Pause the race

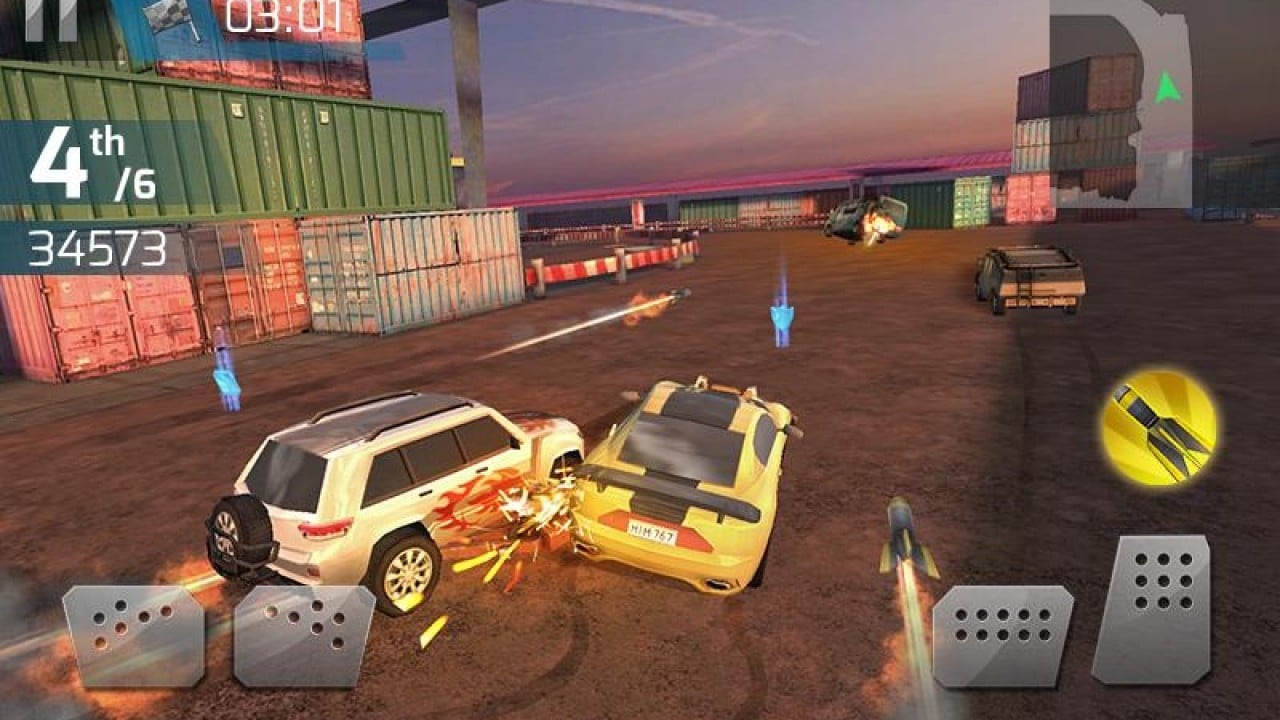tap(51, 20)
